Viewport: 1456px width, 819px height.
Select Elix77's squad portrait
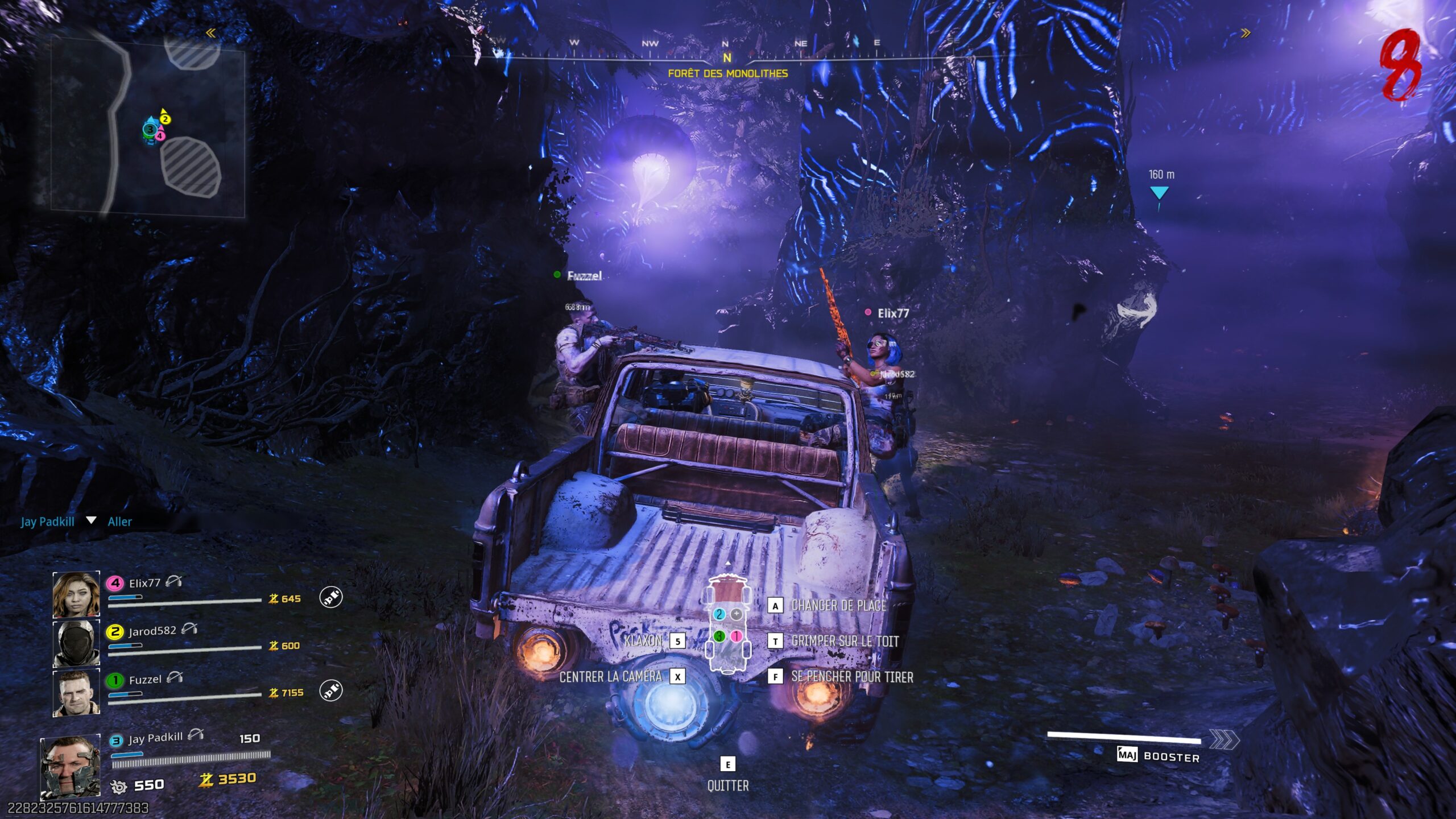coord(76,594)
